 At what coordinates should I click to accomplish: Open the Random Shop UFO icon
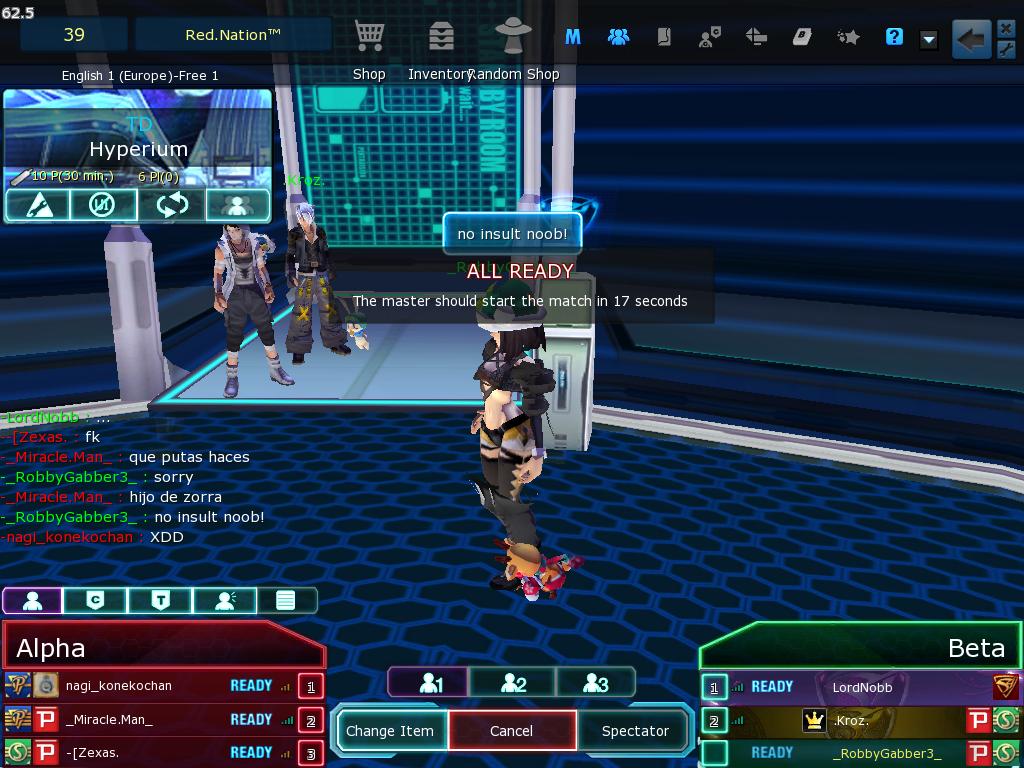point(513,37)
